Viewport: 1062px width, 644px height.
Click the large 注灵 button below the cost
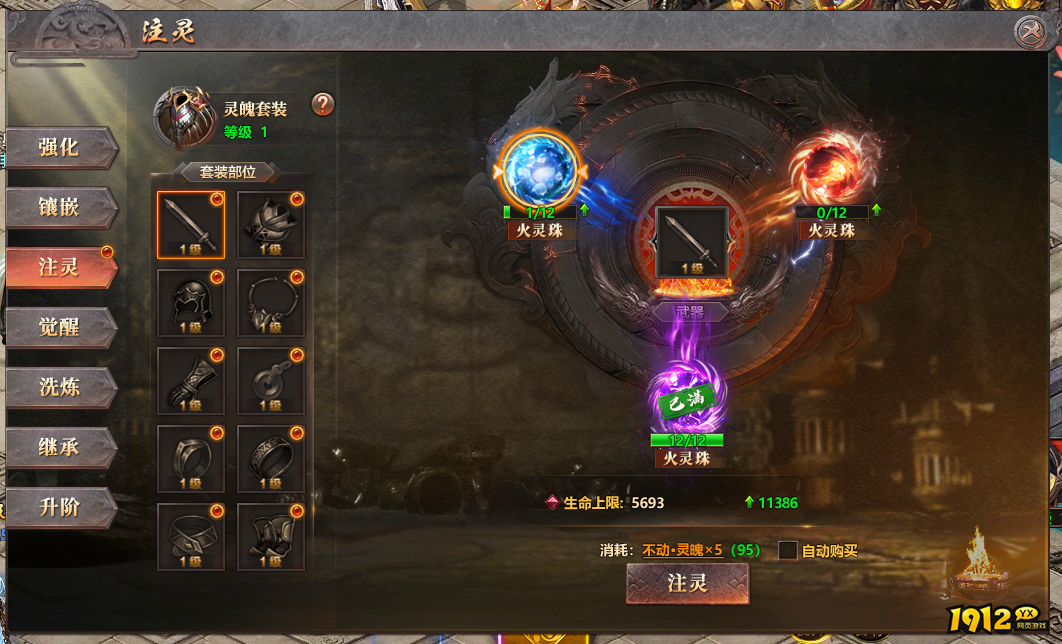click(687, 584)
